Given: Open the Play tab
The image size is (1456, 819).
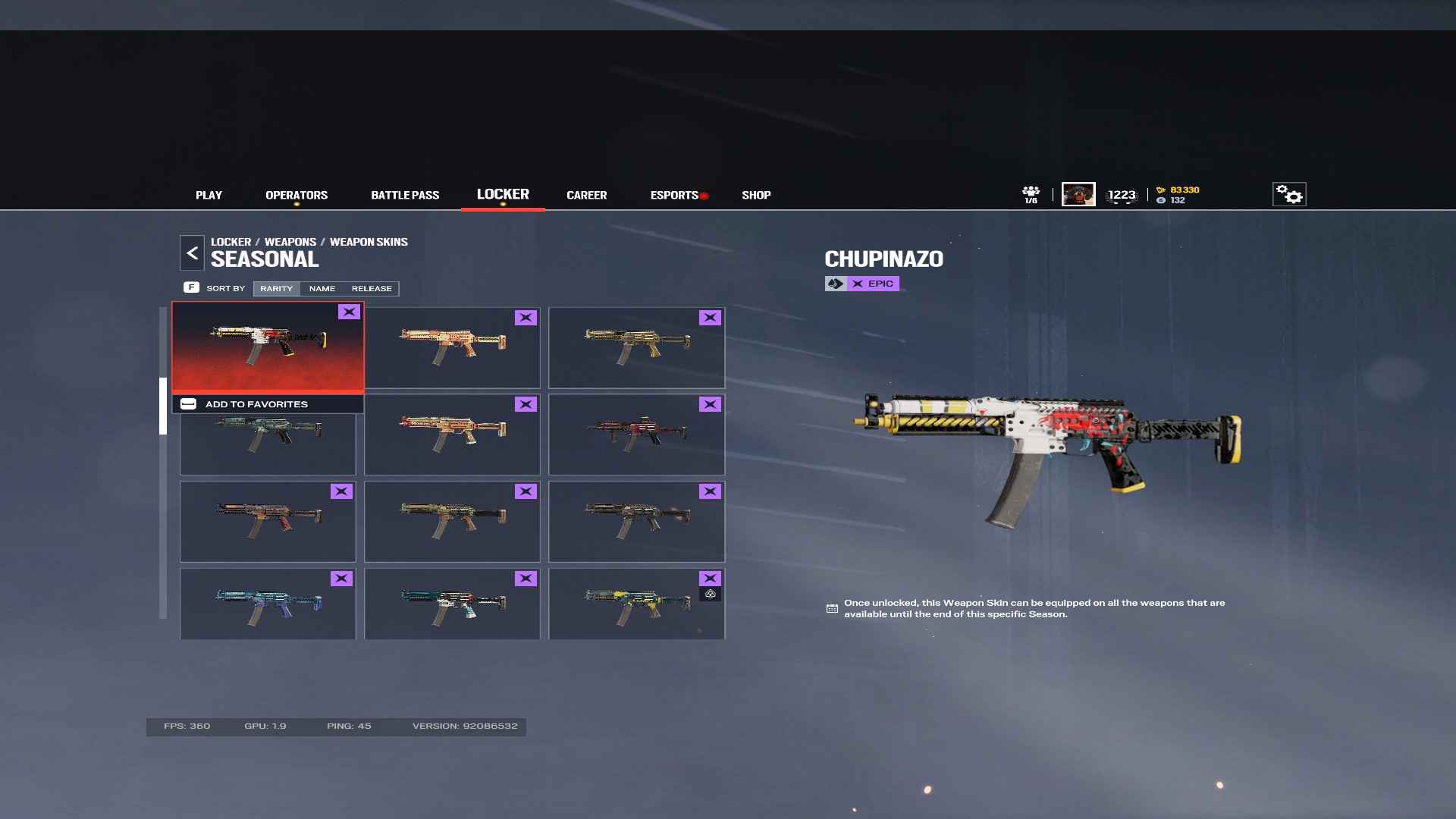Looking at the screenshot, I should click(x=209, y=195).
